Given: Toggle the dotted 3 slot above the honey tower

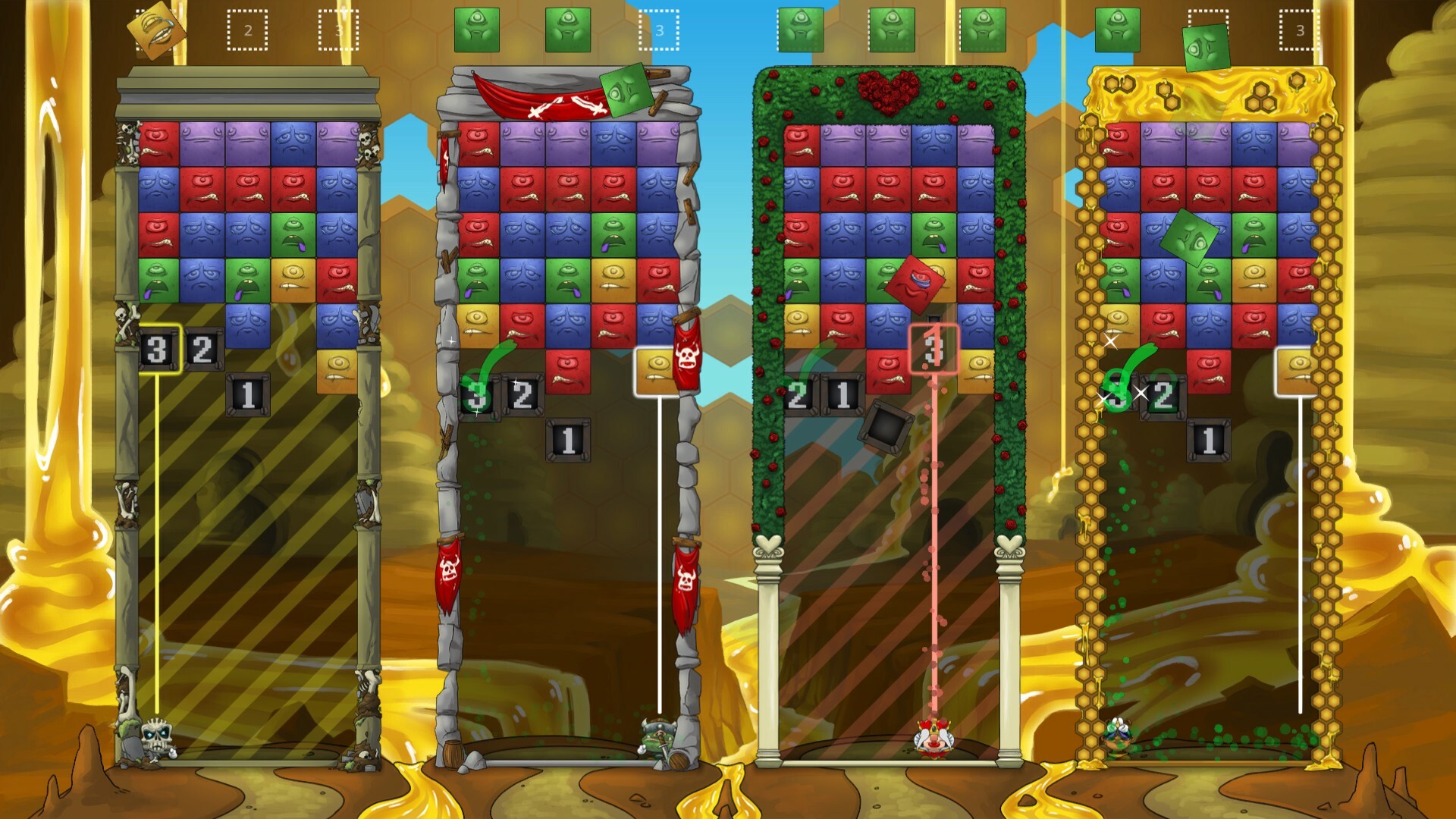Looking at the screenshot, I should (1298, 30).
